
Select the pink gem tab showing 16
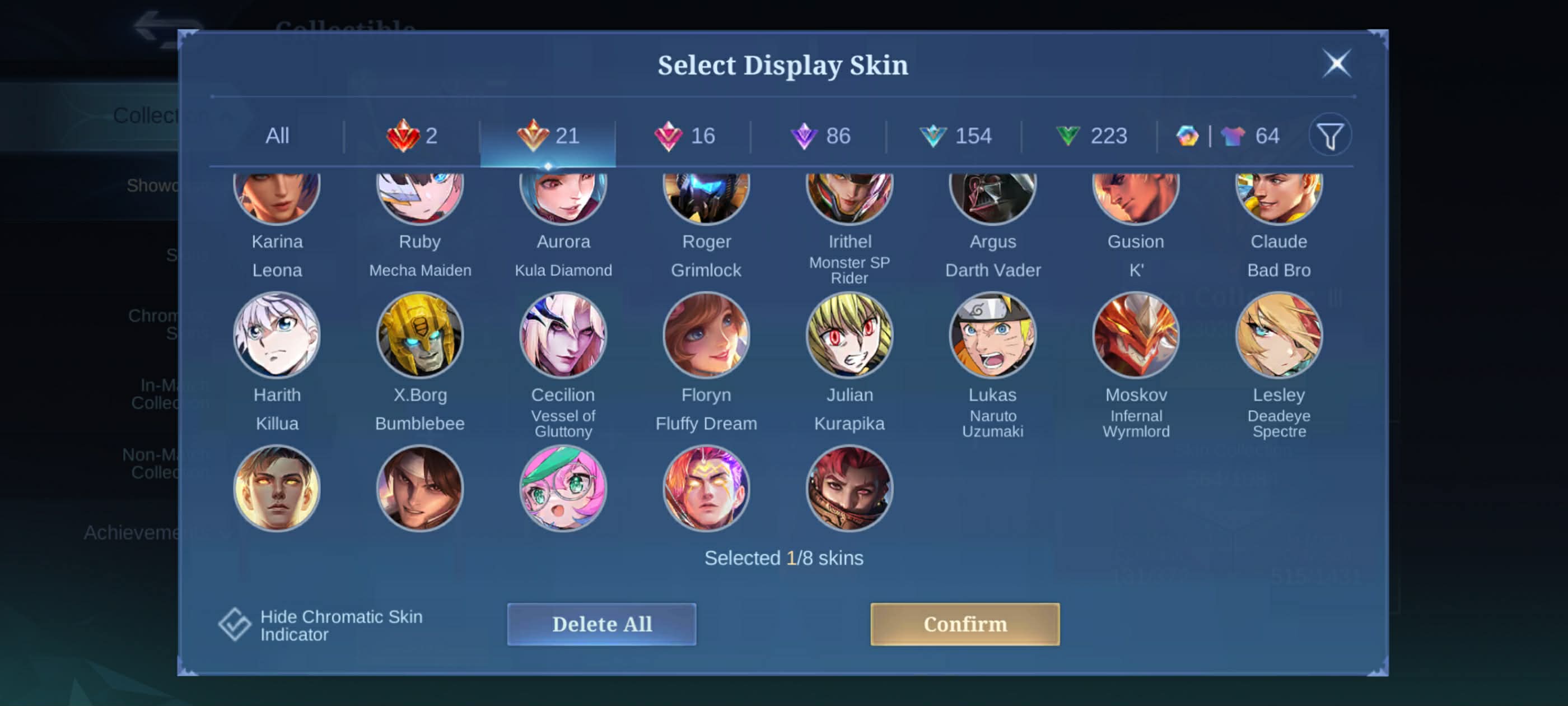point(684,136)
